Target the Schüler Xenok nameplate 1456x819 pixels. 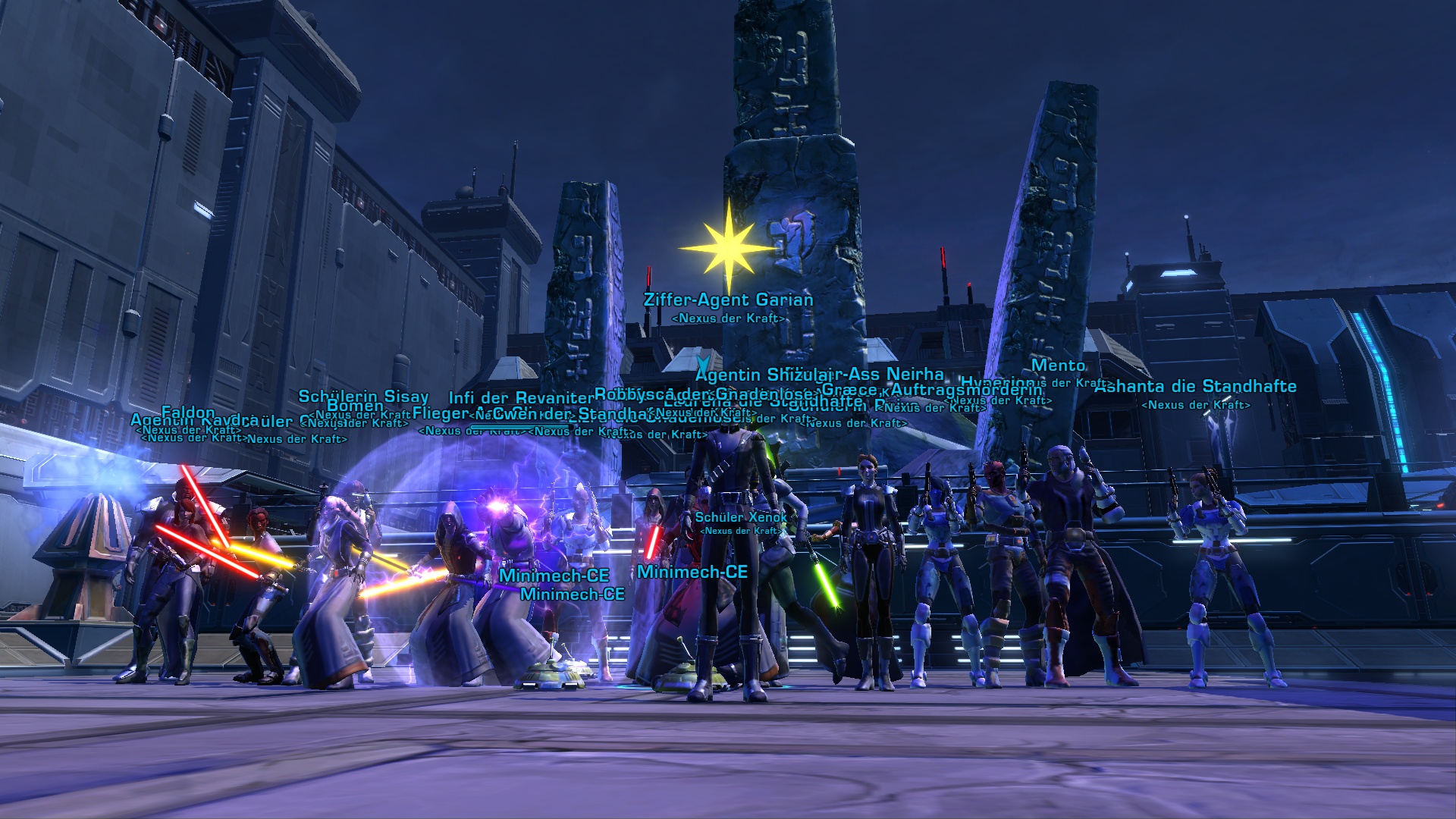click(740, 517)
